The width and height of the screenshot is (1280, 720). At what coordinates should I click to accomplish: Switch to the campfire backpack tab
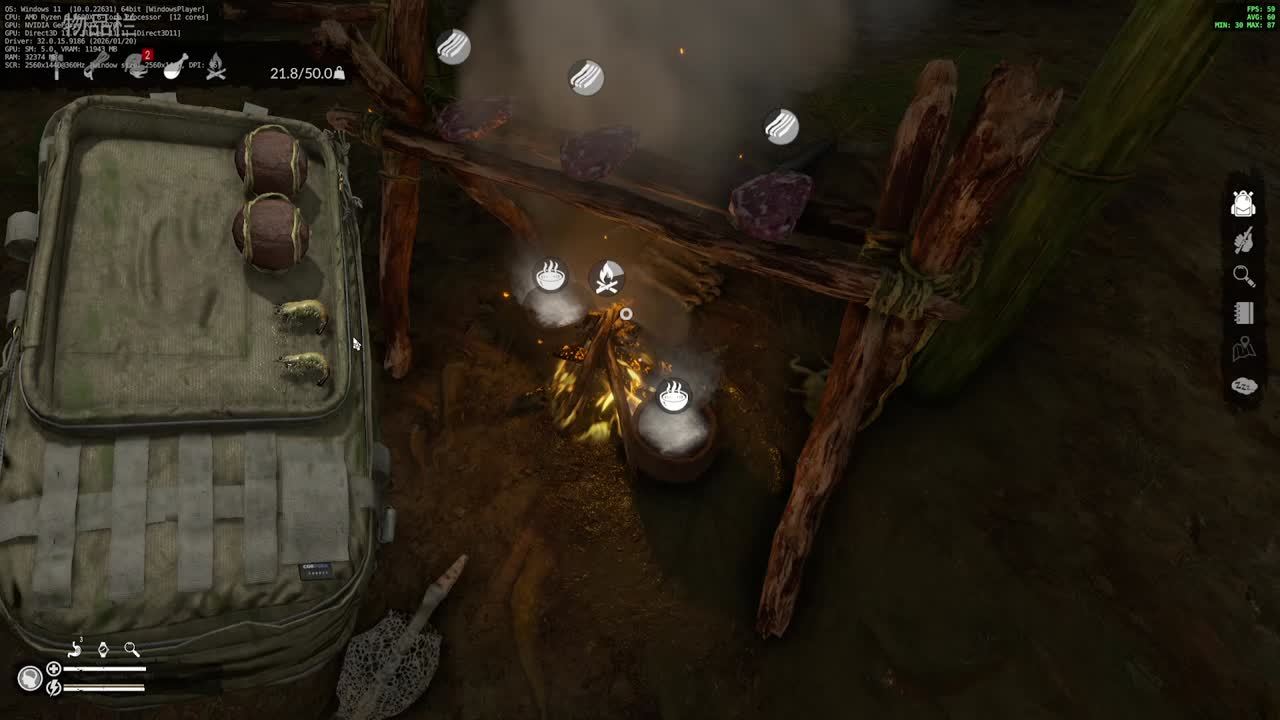pos(215,68)
